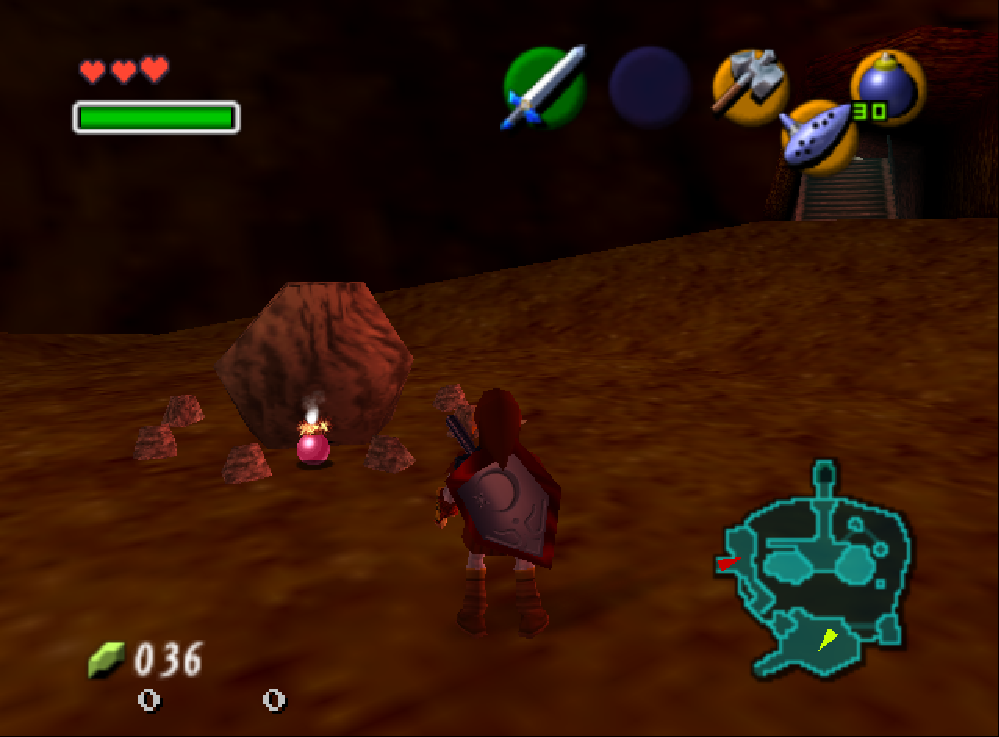Click the Master Sword B-button icon

(x=544, y=87)
